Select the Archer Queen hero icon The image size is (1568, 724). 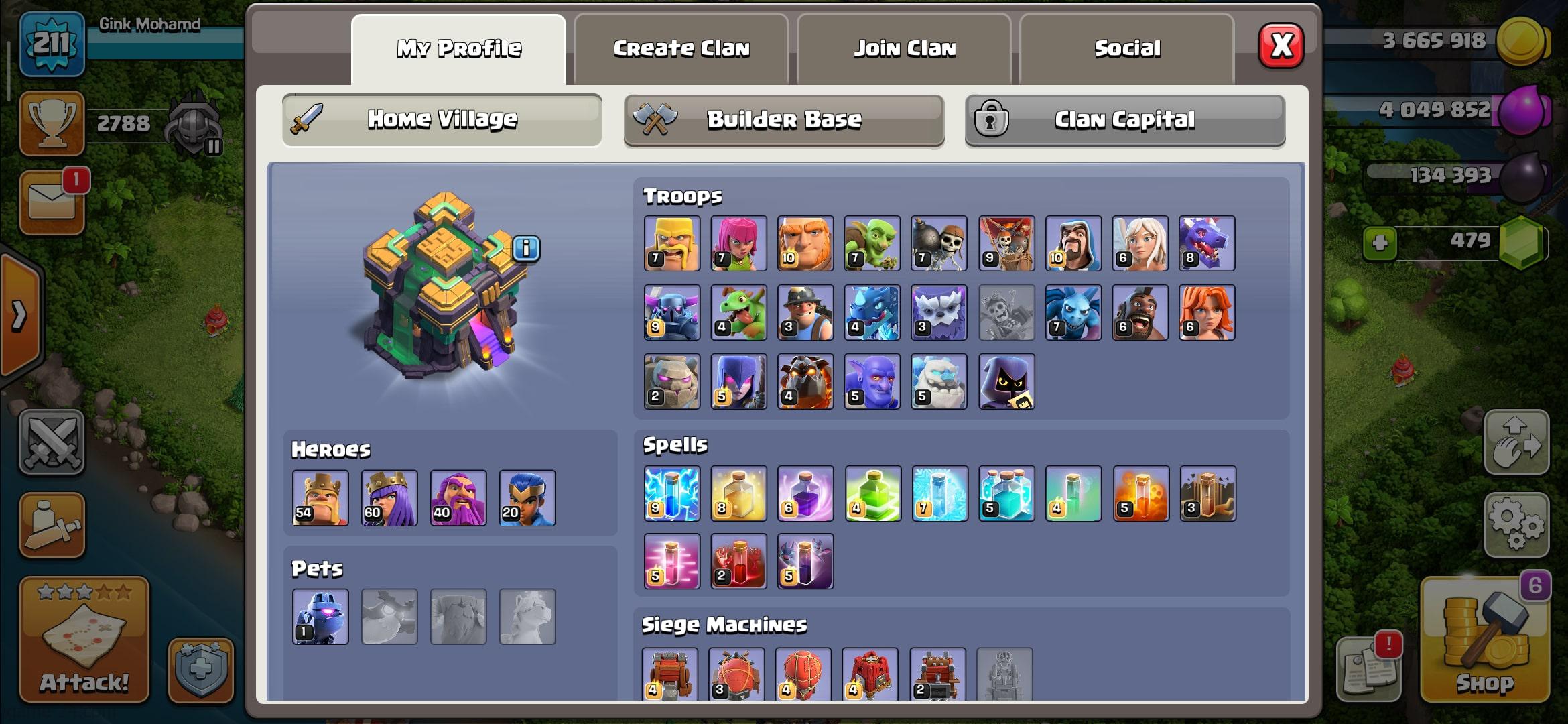pyautogui.click(x=389, y=497)
